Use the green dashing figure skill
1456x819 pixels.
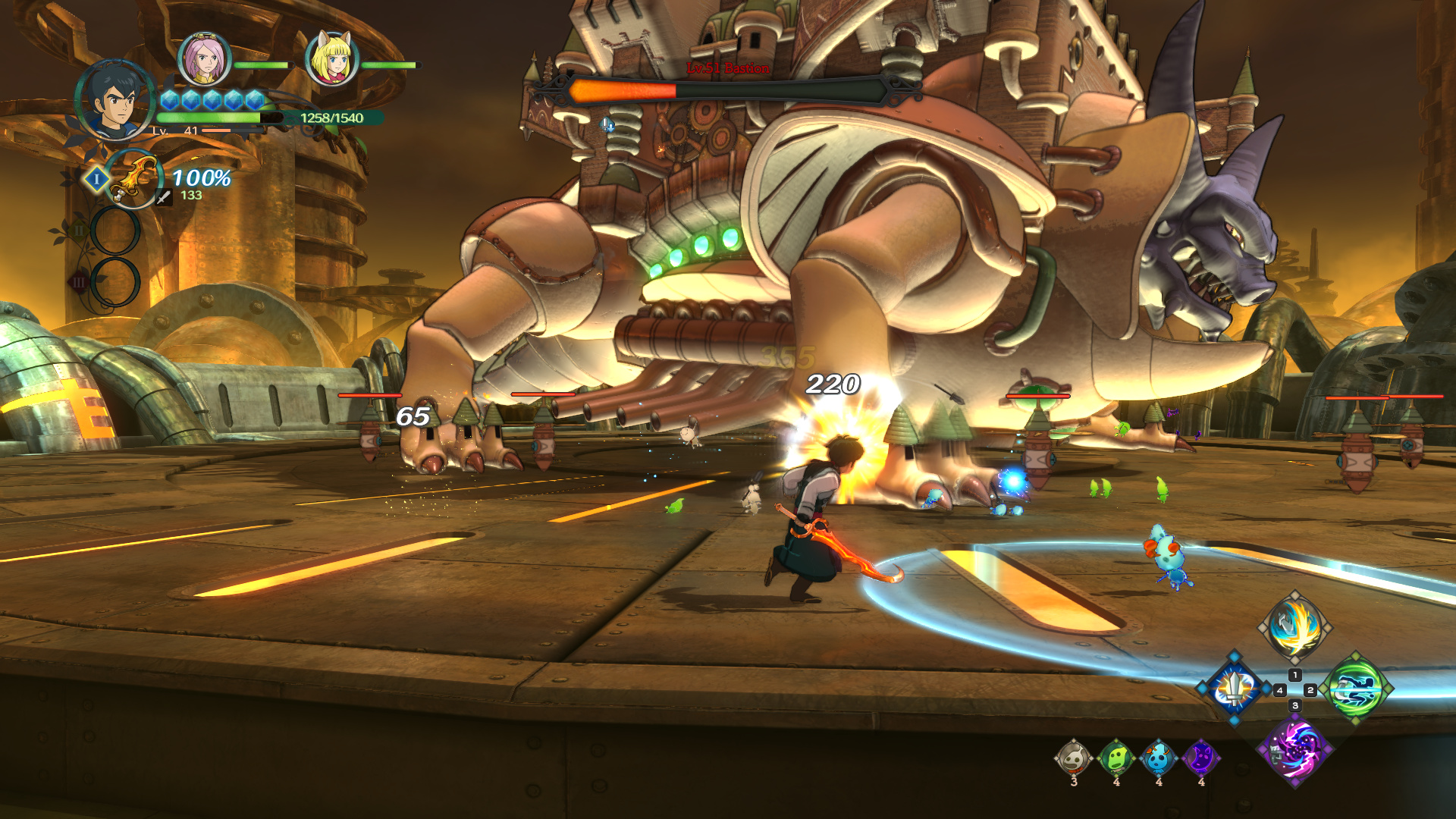tap(1356, 689)
